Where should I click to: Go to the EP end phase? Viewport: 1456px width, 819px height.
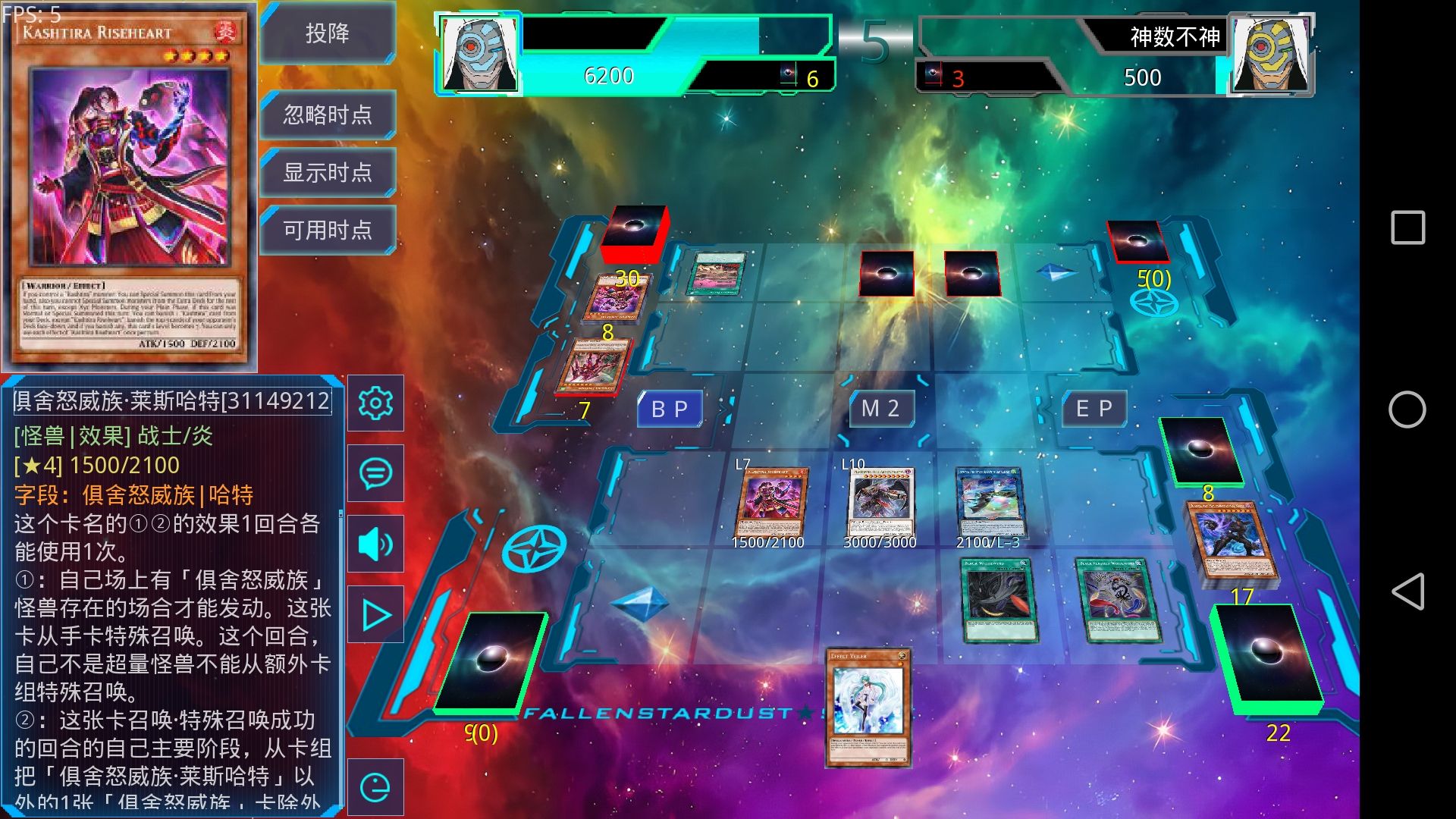coord(1094,409)
